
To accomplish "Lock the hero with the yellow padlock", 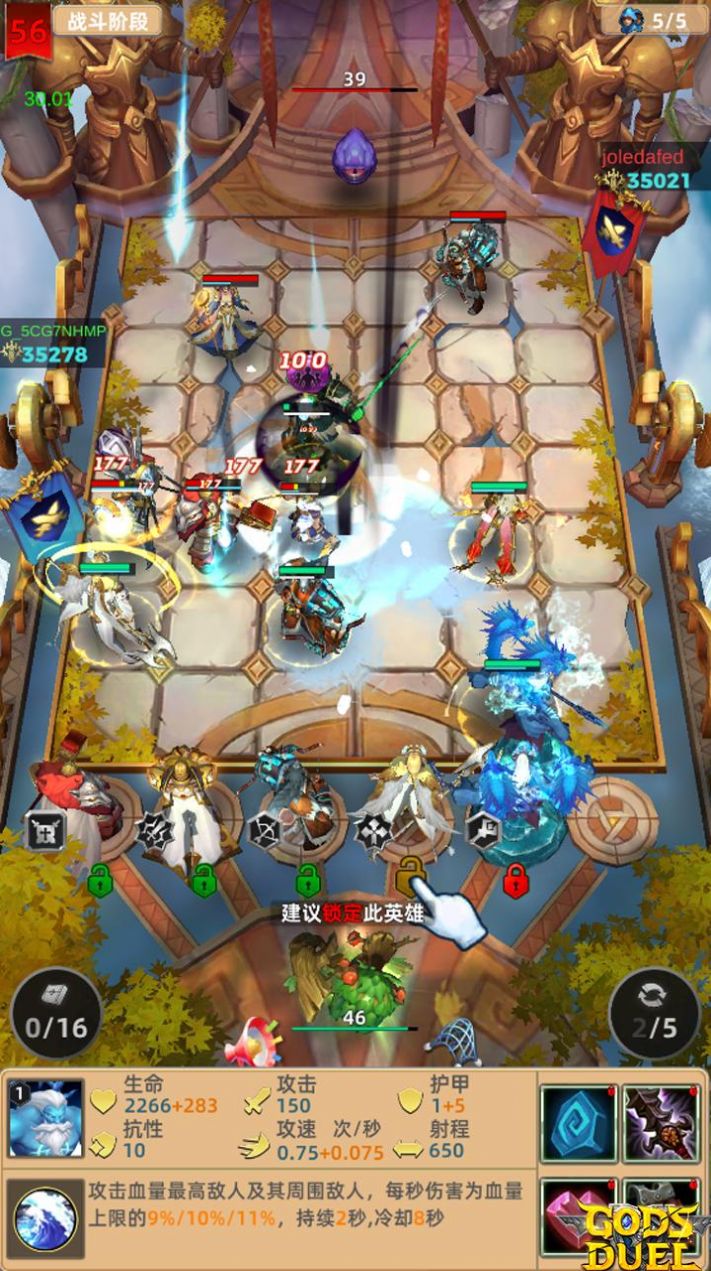I will 411,877.
